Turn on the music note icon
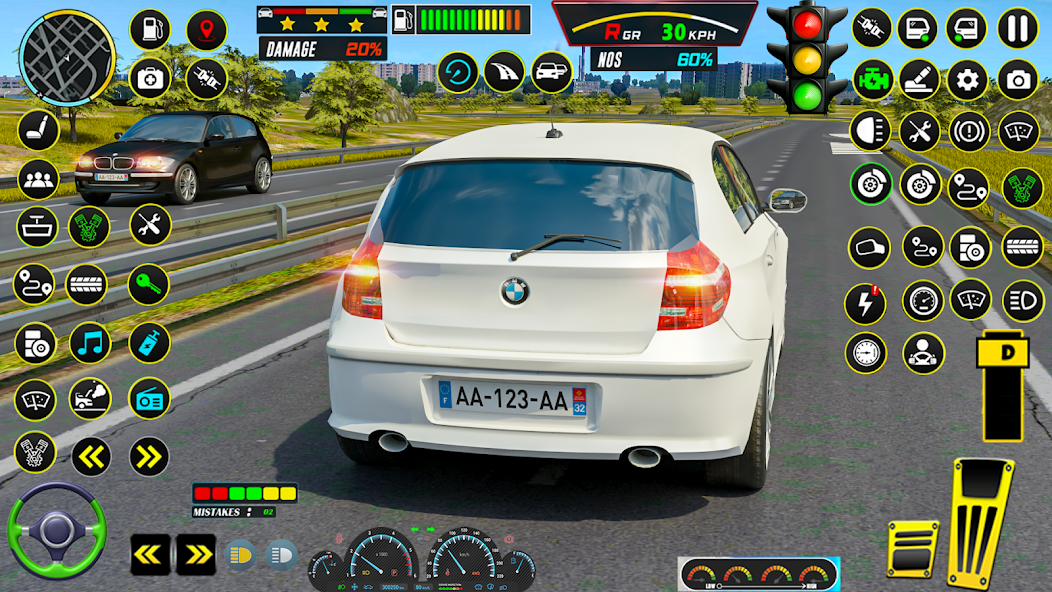The image size is (1052, 592). click(x=90, y=343)
